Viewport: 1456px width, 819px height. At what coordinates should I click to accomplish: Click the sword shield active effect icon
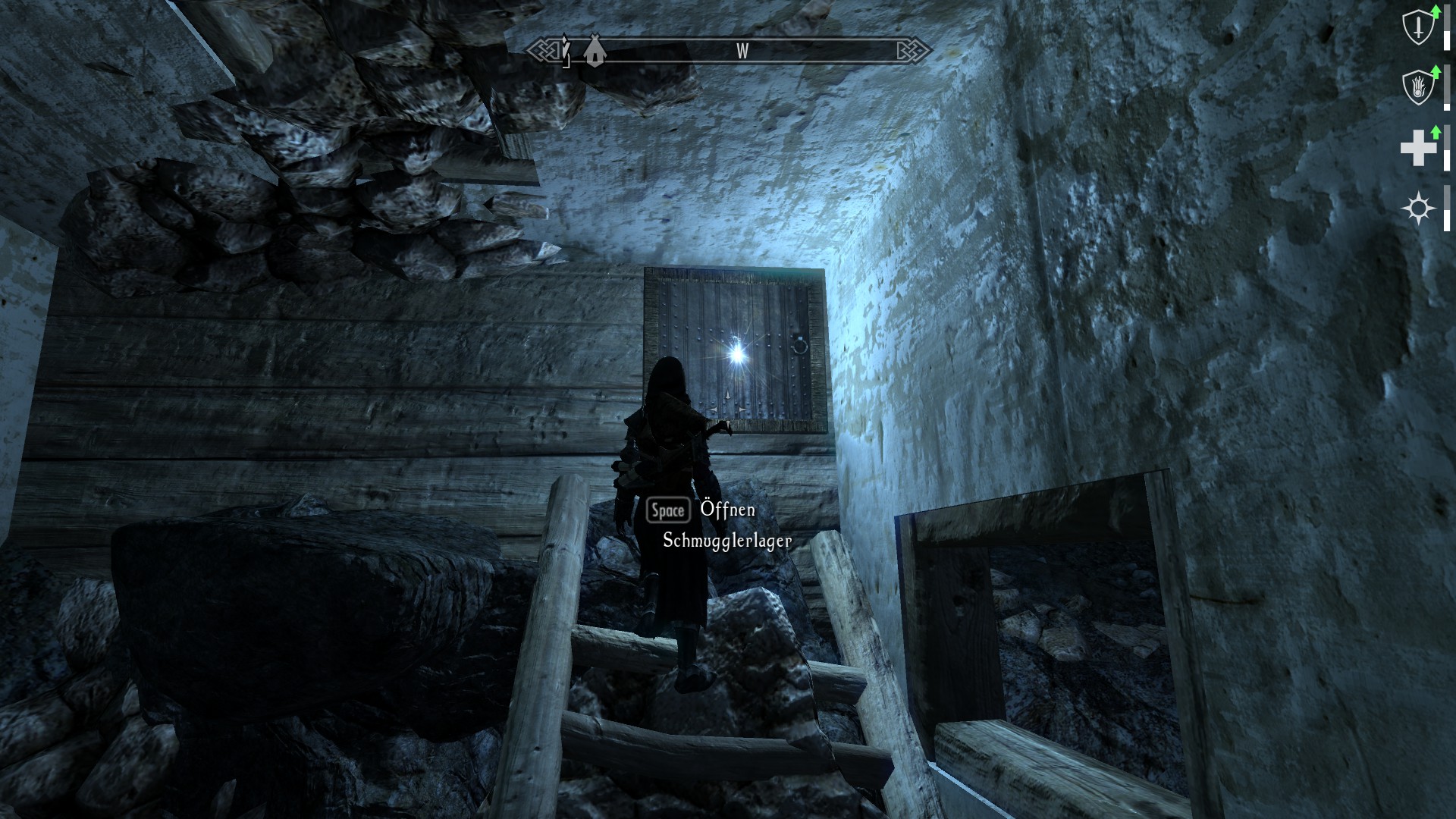tap(1417, 29)
